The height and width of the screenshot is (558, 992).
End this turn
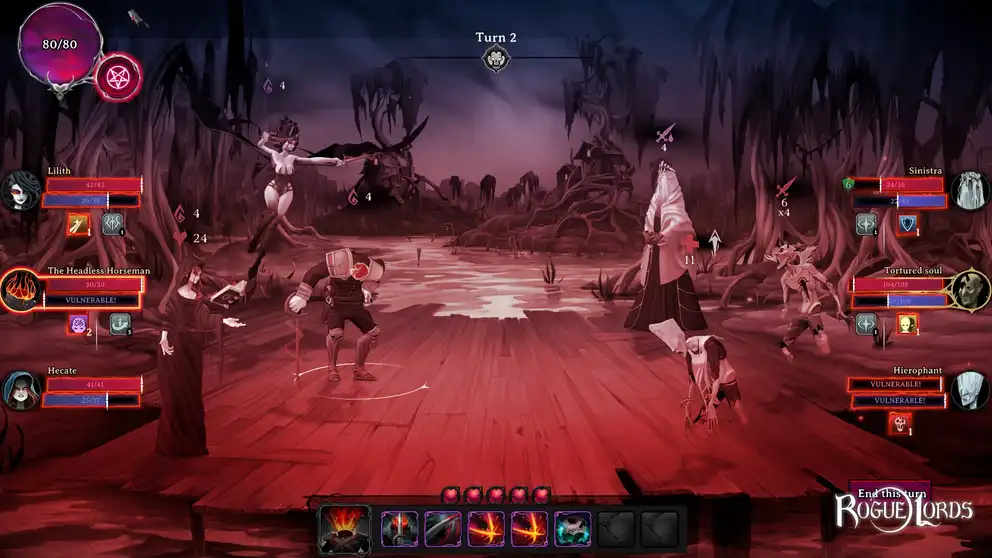pos(889,493)
